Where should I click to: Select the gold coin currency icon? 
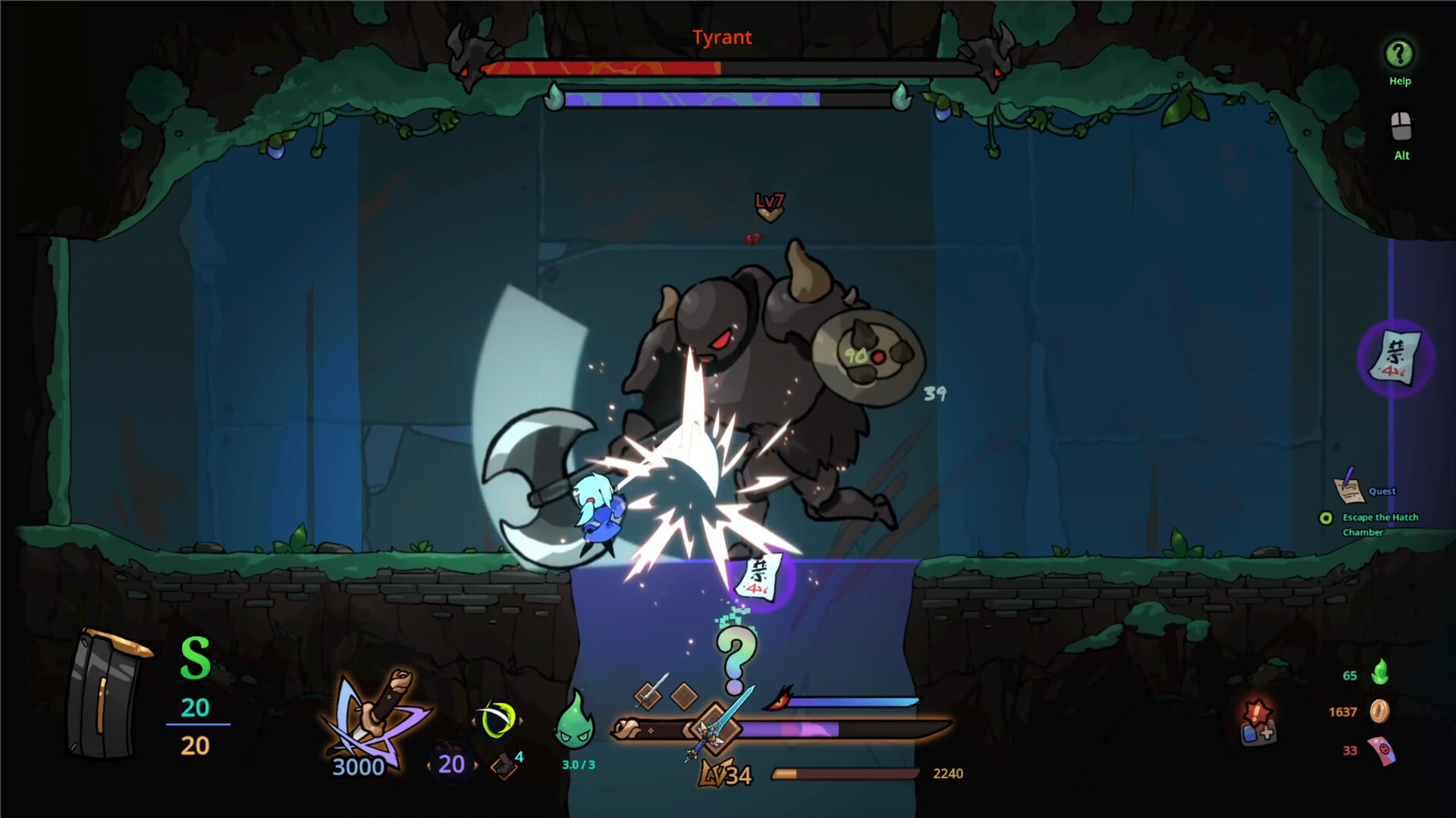(x=1379, y=712)
